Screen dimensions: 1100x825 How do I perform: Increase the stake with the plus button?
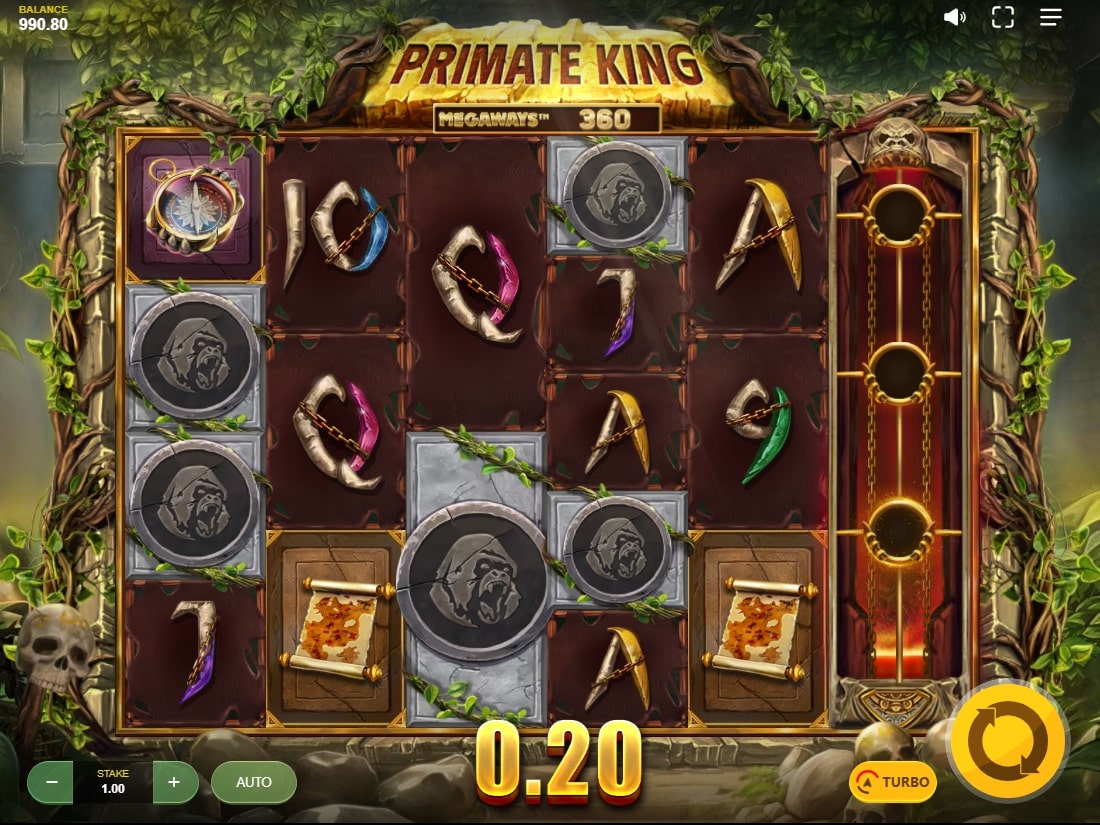[x=175, y=782]
